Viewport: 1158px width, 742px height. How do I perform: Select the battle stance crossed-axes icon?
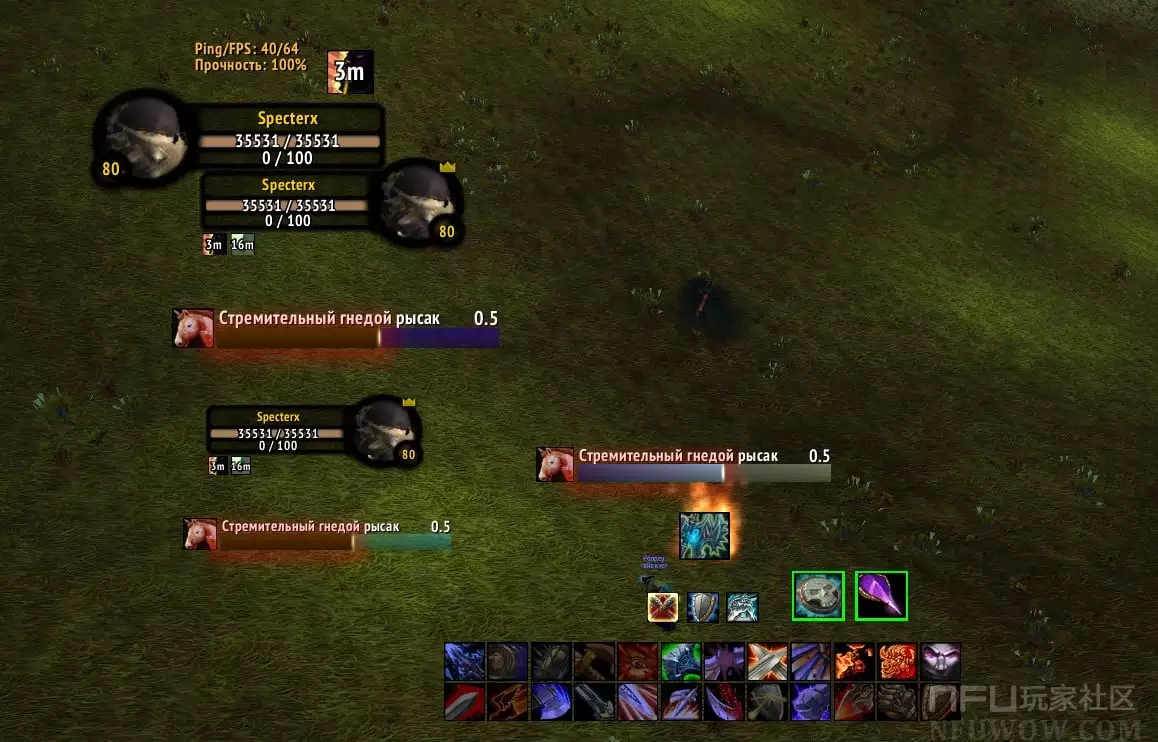pyautogui.click(x=663, y=607)
